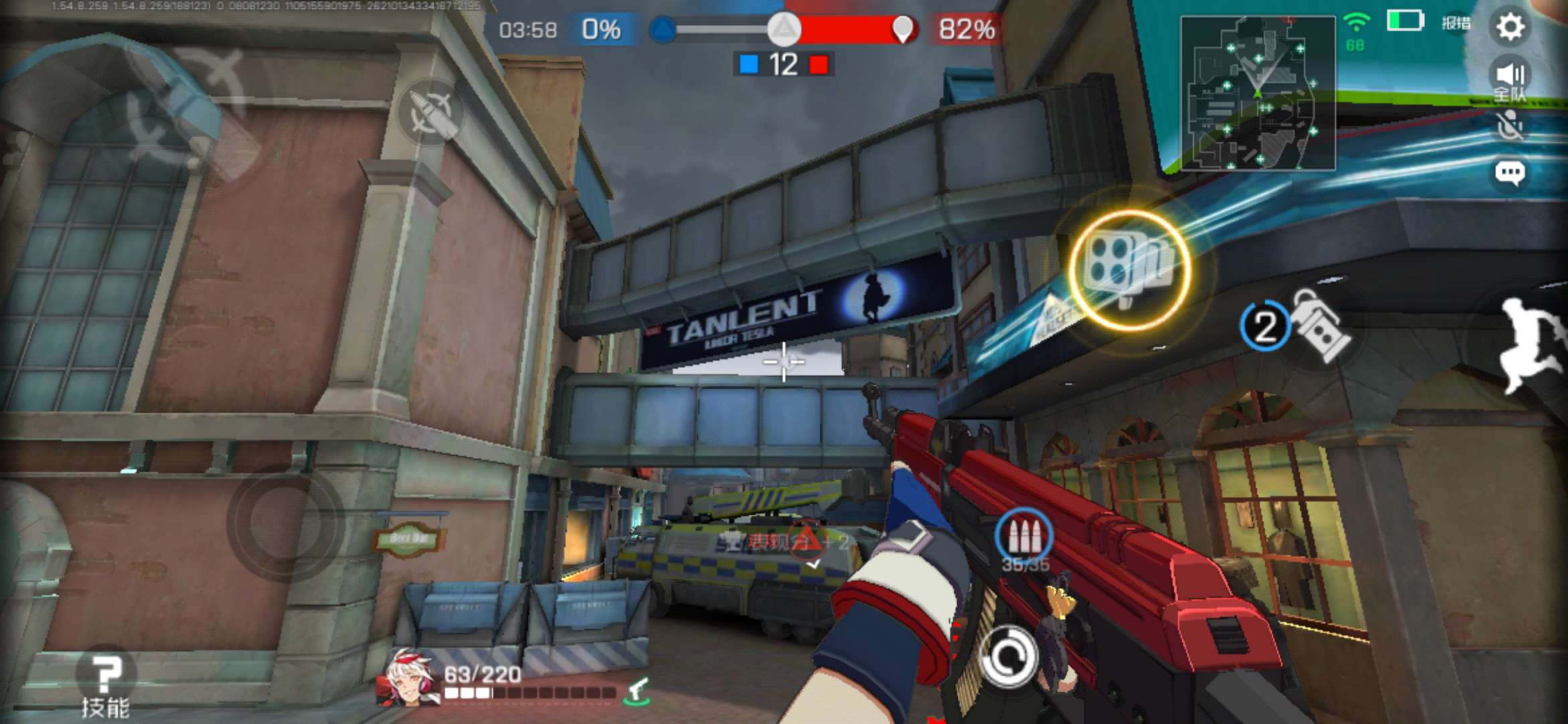Tap the 报错 report error button
This screenshot has width=1568, height=724.
tap(1456, 23)
